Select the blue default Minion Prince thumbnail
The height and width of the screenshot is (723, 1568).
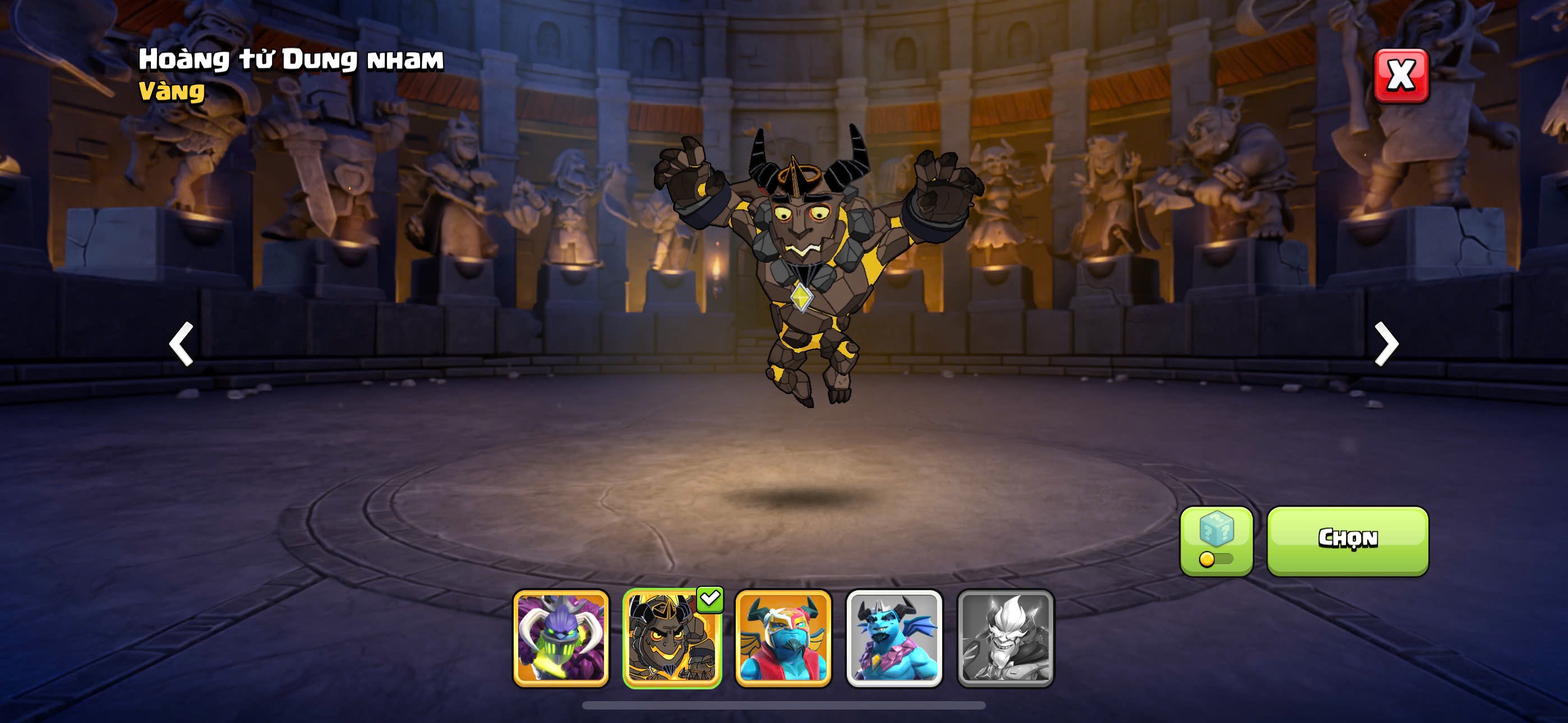point(894,638)
